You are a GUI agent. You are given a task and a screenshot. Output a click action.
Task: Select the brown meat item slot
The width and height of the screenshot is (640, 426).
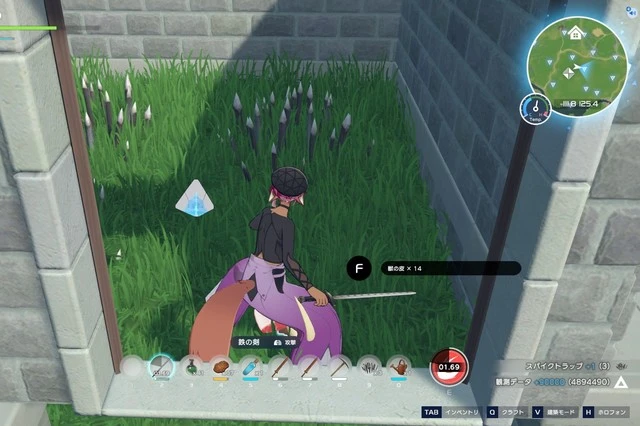tap(221, 368)
